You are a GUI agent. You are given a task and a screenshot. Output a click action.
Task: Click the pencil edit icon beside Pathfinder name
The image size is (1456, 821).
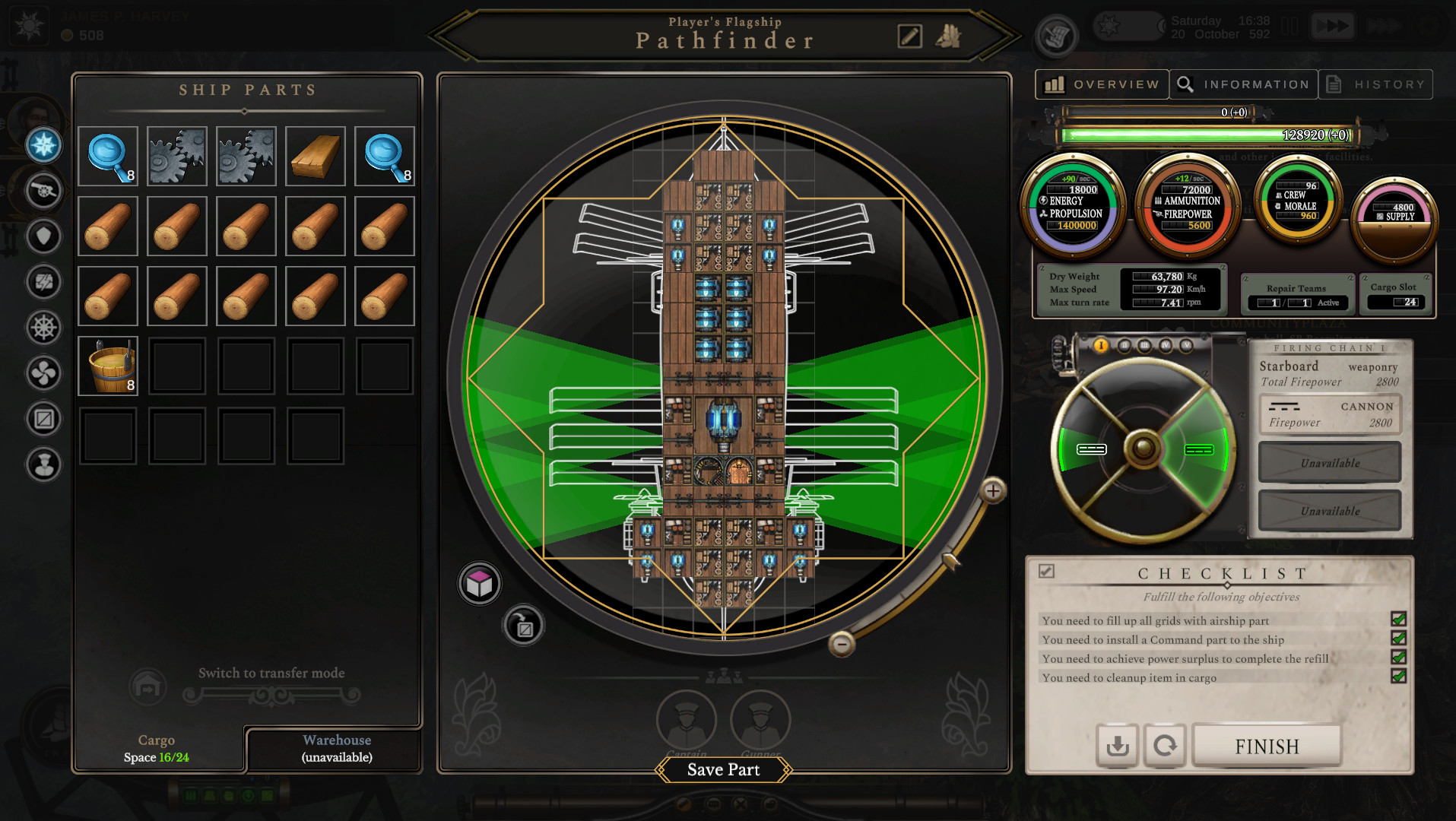[911, 36]
